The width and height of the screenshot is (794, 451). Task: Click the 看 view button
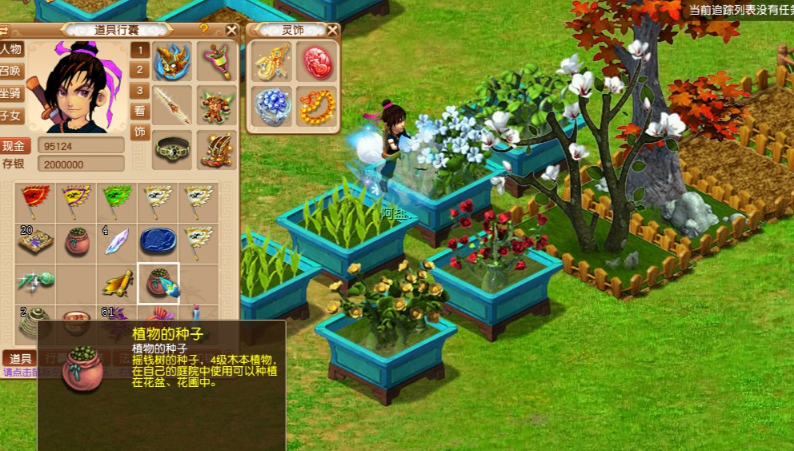point(140,112)
